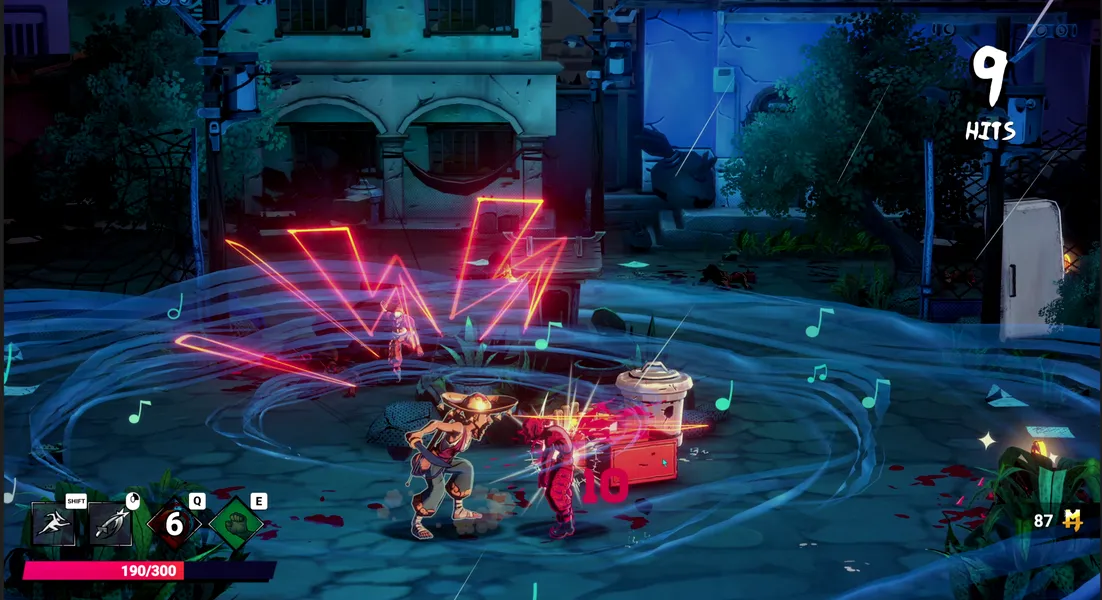This screenshot has width=1102, height=600.
Task: Click the gold currency icon
Action: (1073, 520)
